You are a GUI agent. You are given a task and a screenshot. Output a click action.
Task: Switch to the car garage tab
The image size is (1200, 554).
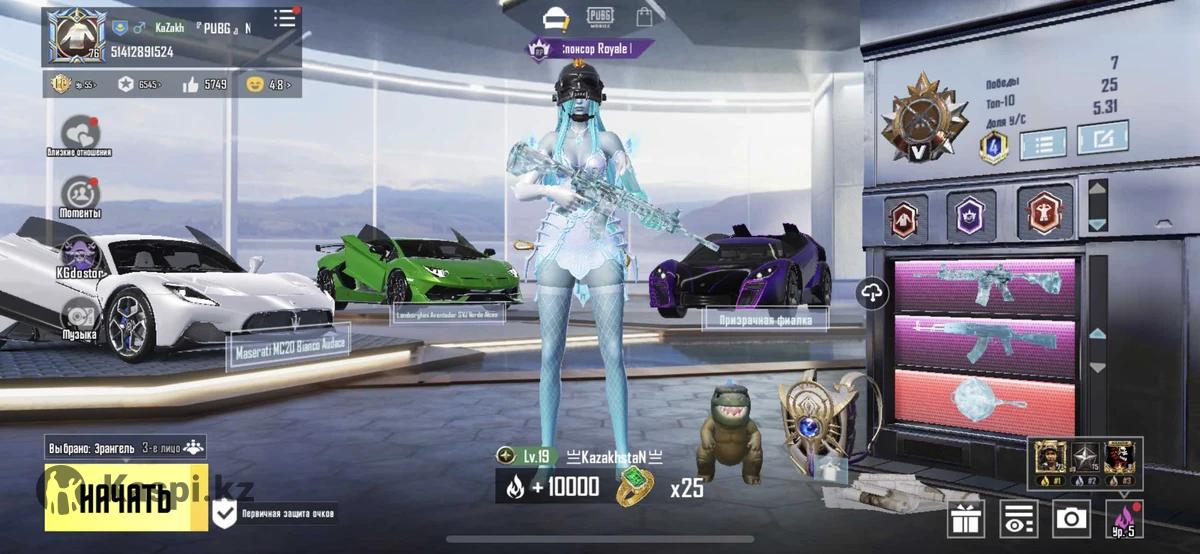554,17
